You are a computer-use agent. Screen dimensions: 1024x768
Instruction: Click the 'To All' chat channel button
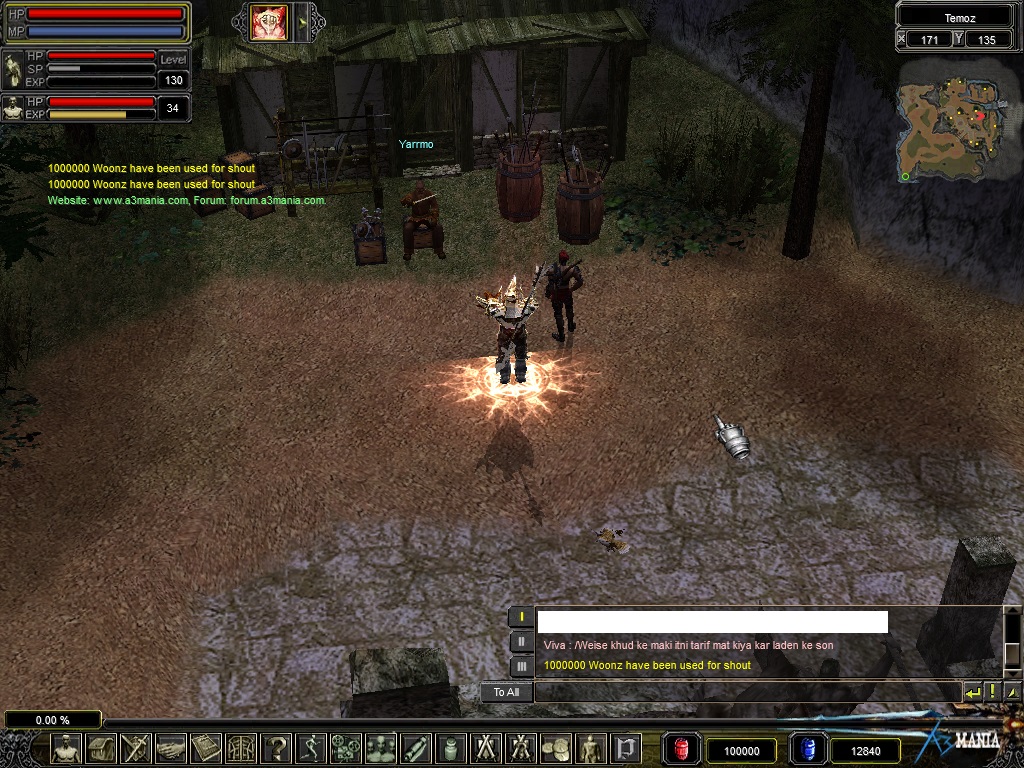(x=506, y=692)
